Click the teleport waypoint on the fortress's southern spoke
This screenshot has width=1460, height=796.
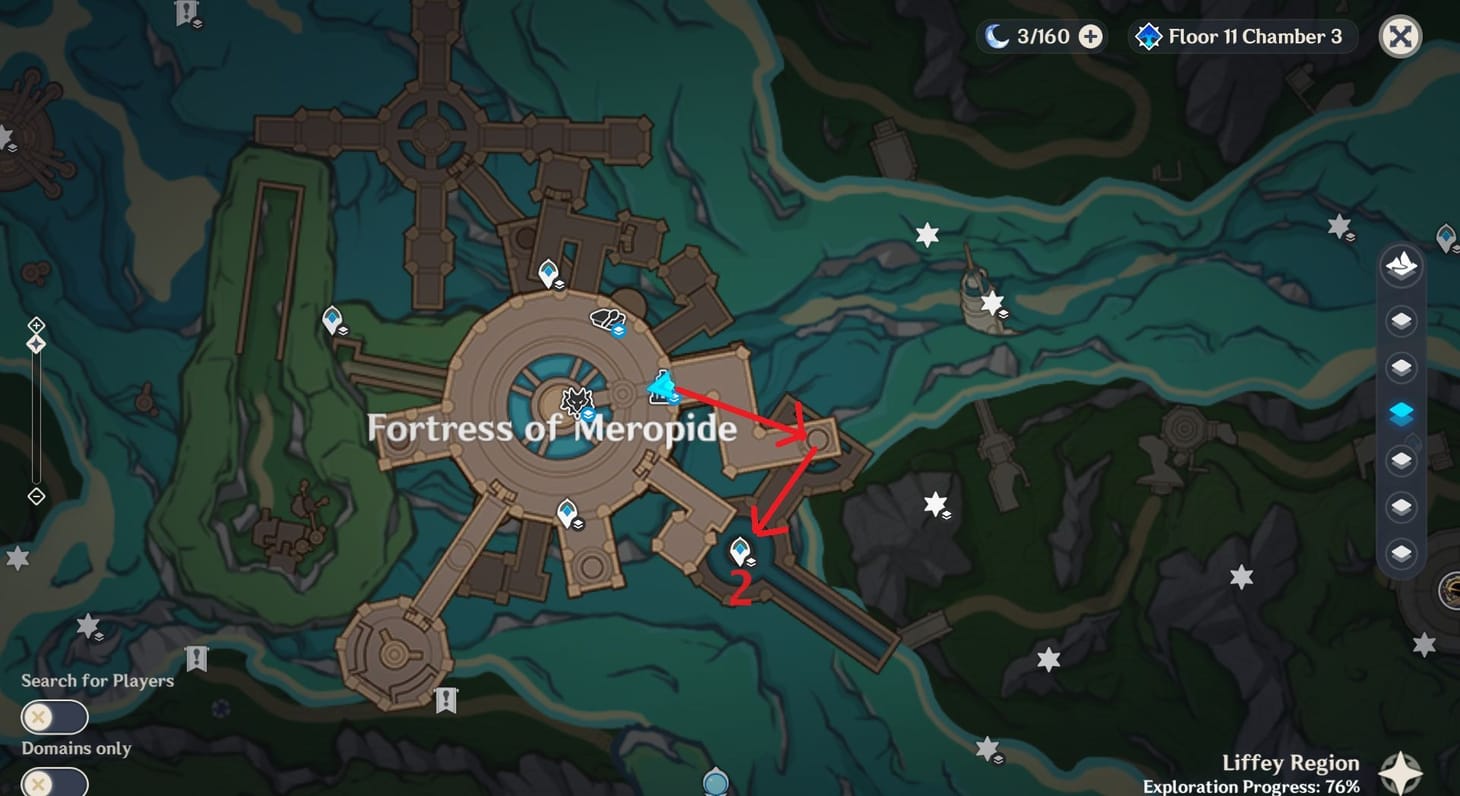[567, 514]
